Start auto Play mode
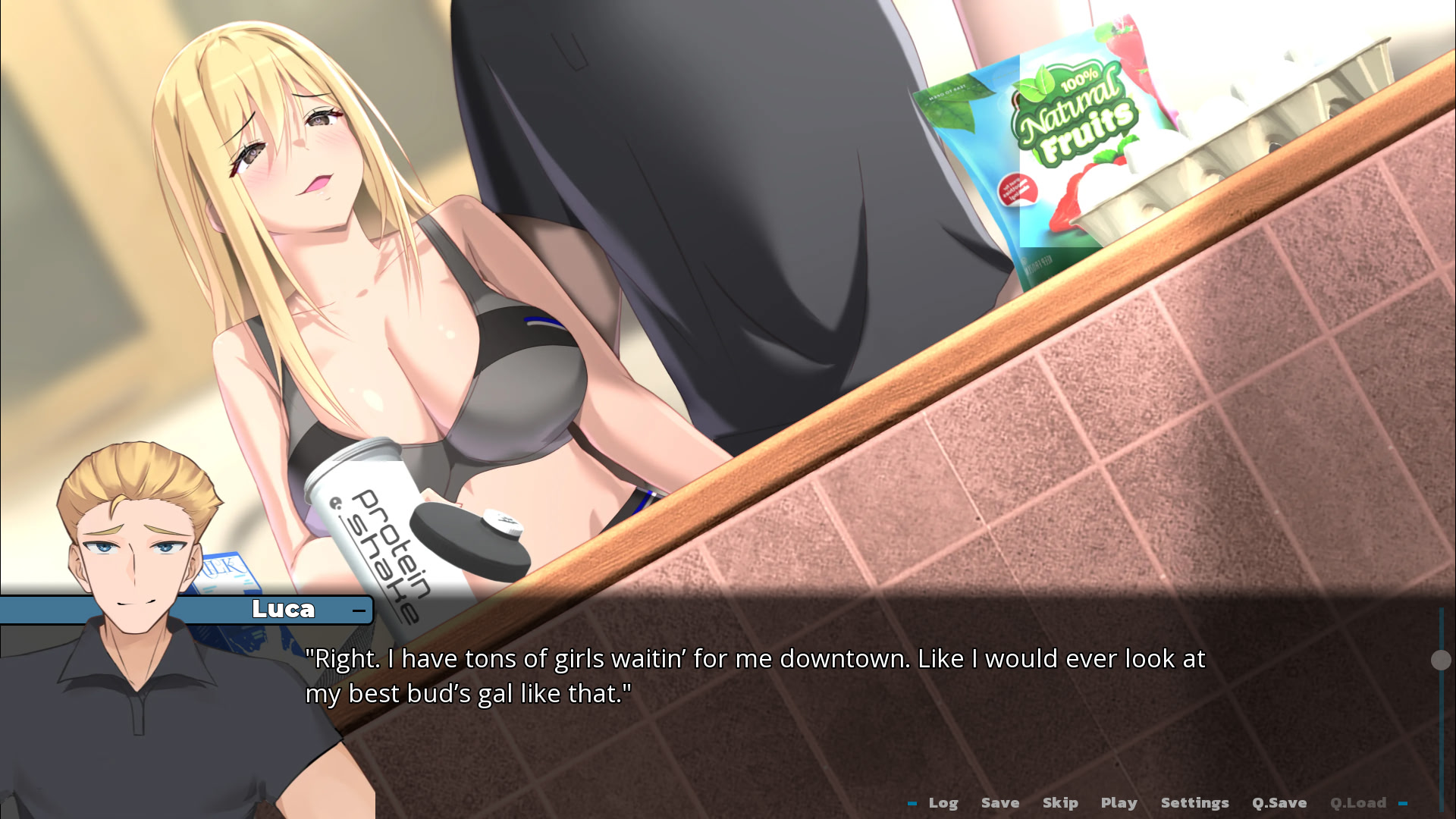Screen dimensions: 1456x819 [x=1119, y=802]
